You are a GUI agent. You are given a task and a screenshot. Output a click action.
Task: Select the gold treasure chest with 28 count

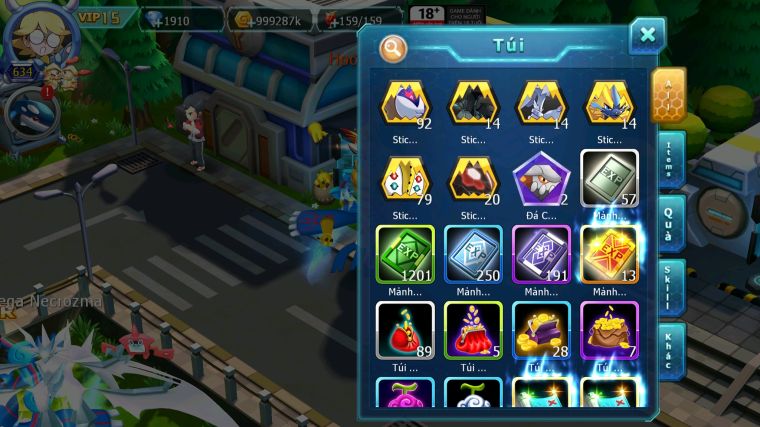pos(541,329)
